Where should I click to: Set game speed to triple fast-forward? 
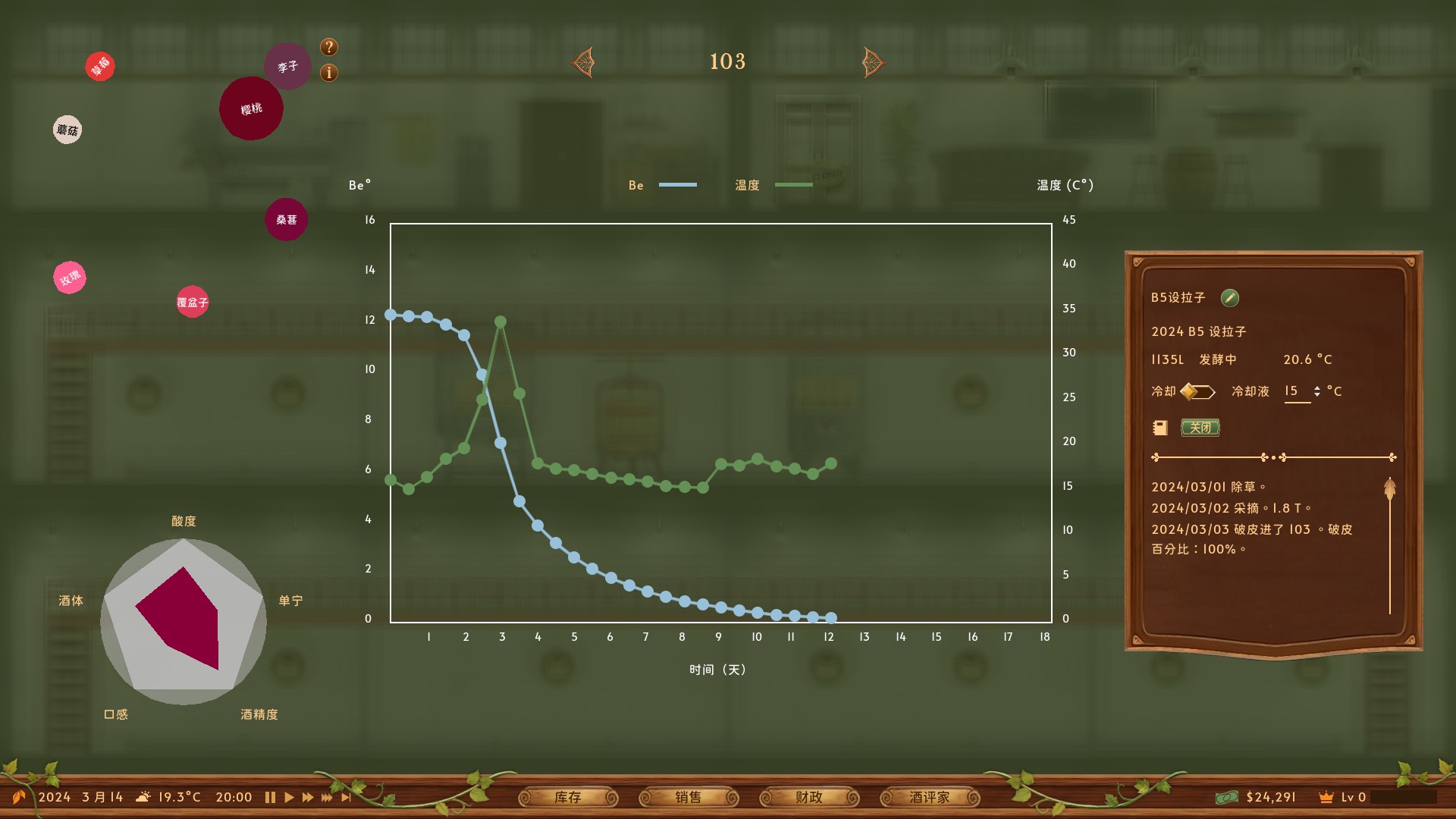click(327, 797)
